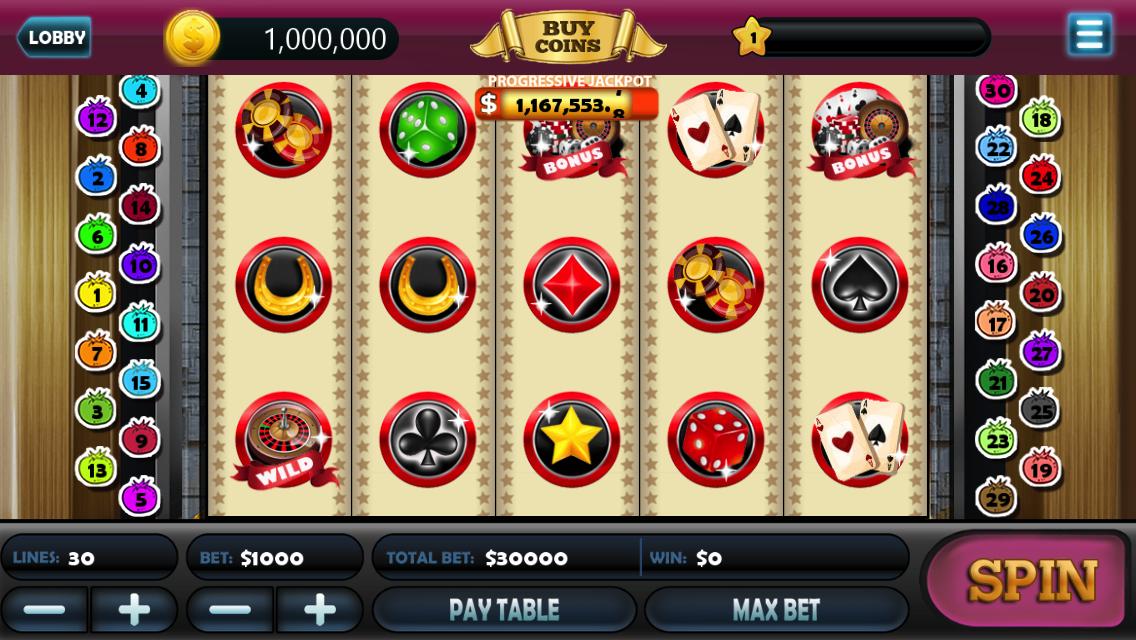Select payline marker 12
Image resolution: width=1136 pixels, height=640 pixels.
[97, 120]
